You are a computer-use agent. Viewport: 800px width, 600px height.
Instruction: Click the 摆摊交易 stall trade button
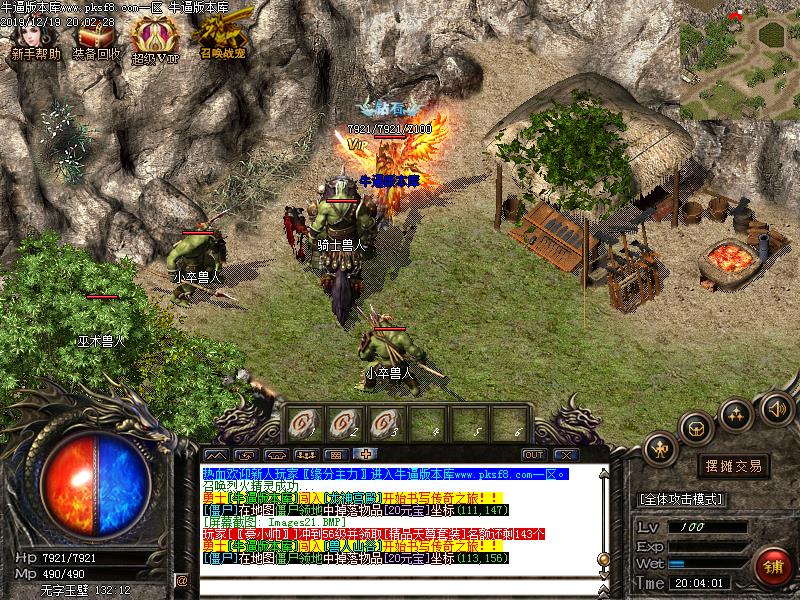pos(734,466)
